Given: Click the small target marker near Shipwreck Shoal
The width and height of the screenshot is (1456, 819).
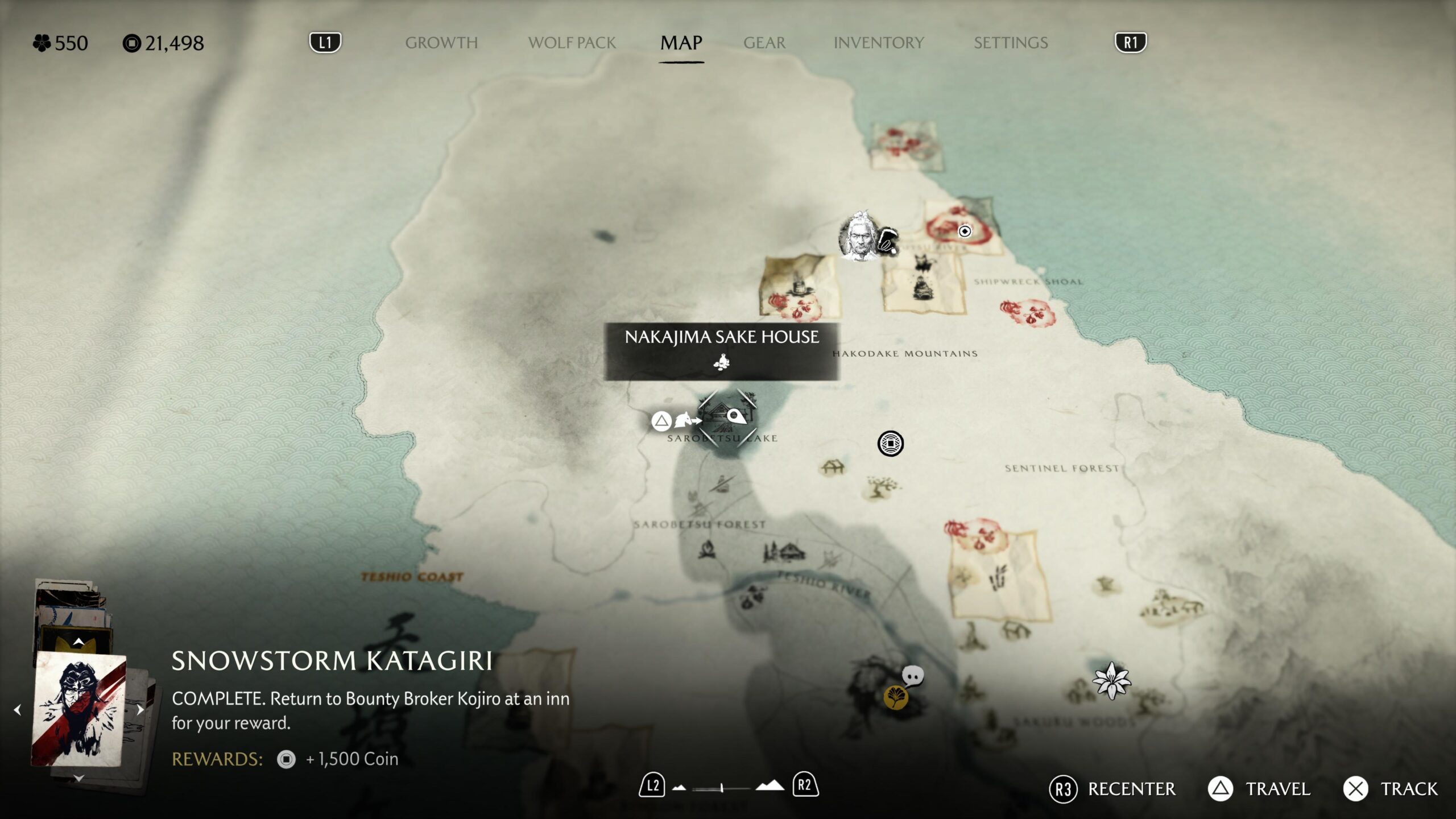Looking at the screenshot, I should point(965,231).
